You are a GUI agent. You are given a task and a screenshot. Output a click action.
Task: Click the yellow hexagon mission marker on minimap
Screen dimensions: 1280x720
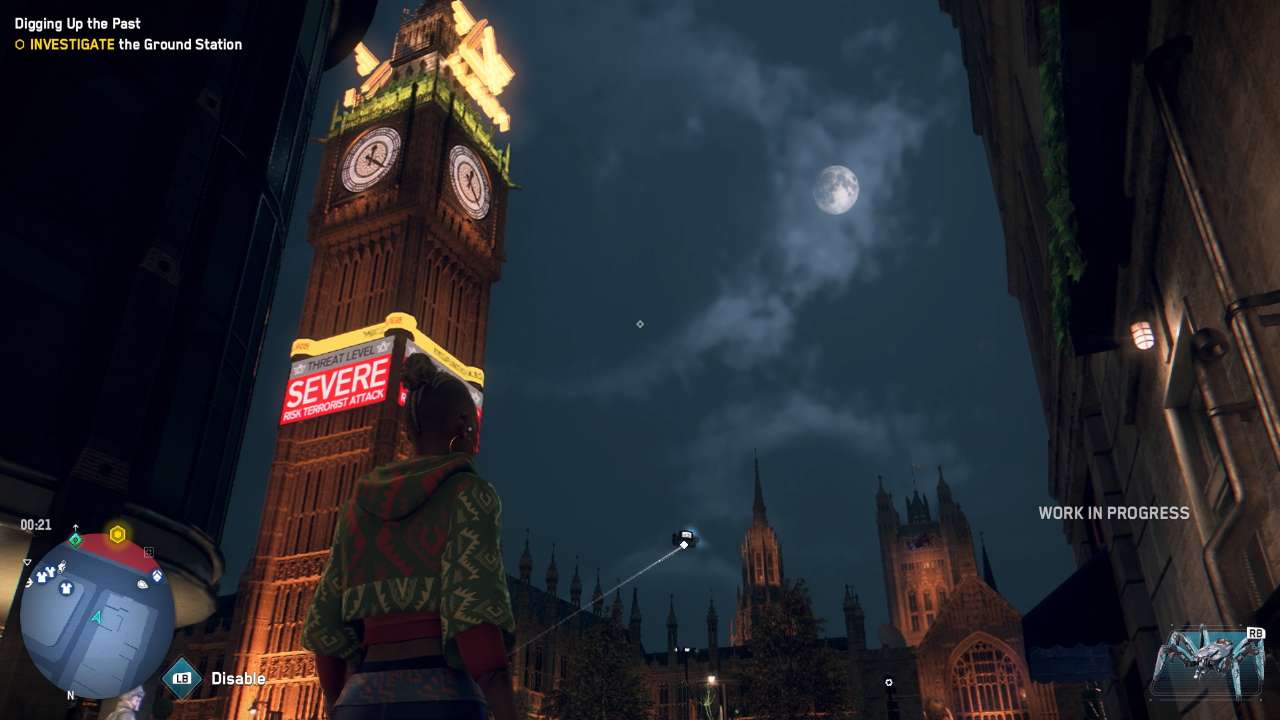(117, 532)
